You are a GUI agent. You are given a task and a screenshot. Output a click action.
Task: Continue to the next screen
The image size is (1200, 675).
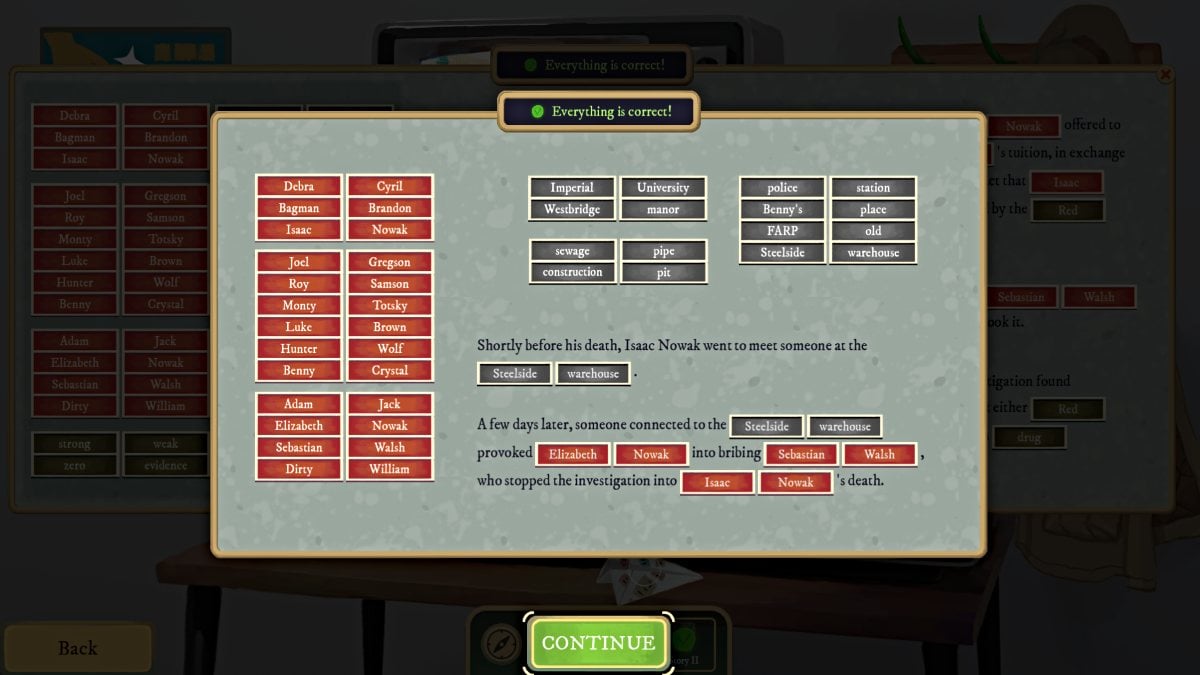point(598,643)
